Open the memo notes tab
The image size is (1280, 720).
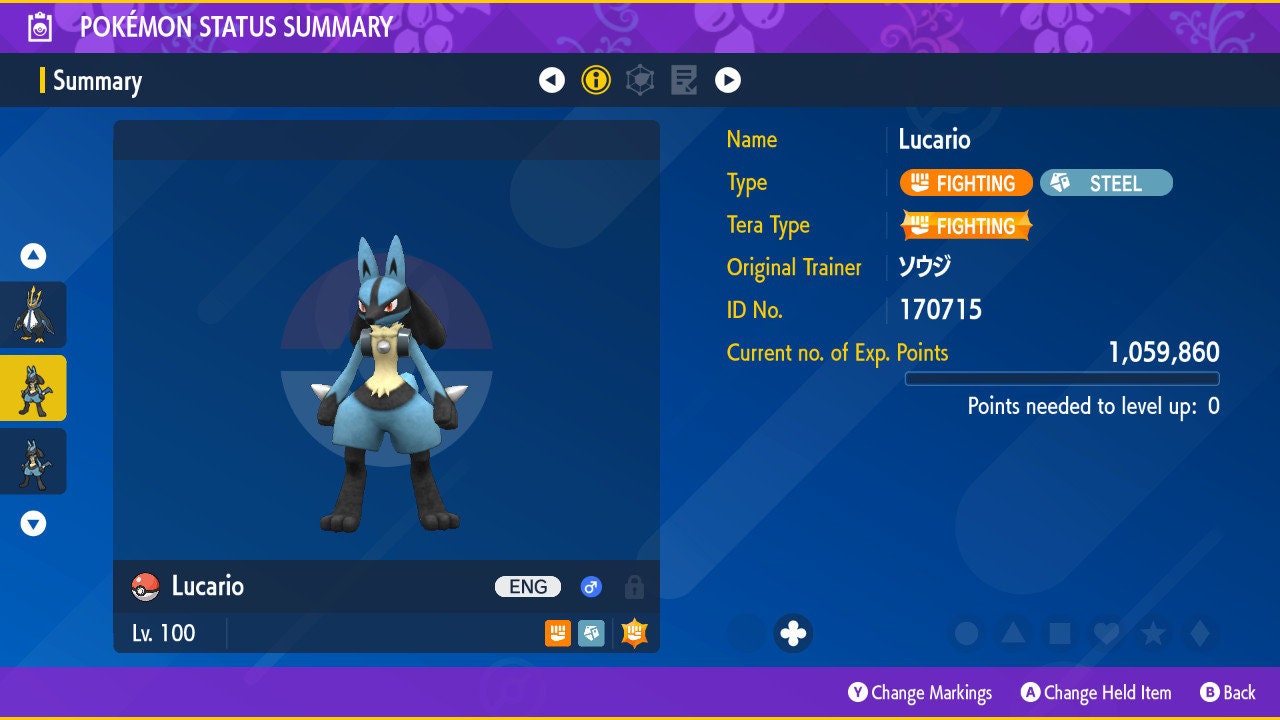[684, 80]
